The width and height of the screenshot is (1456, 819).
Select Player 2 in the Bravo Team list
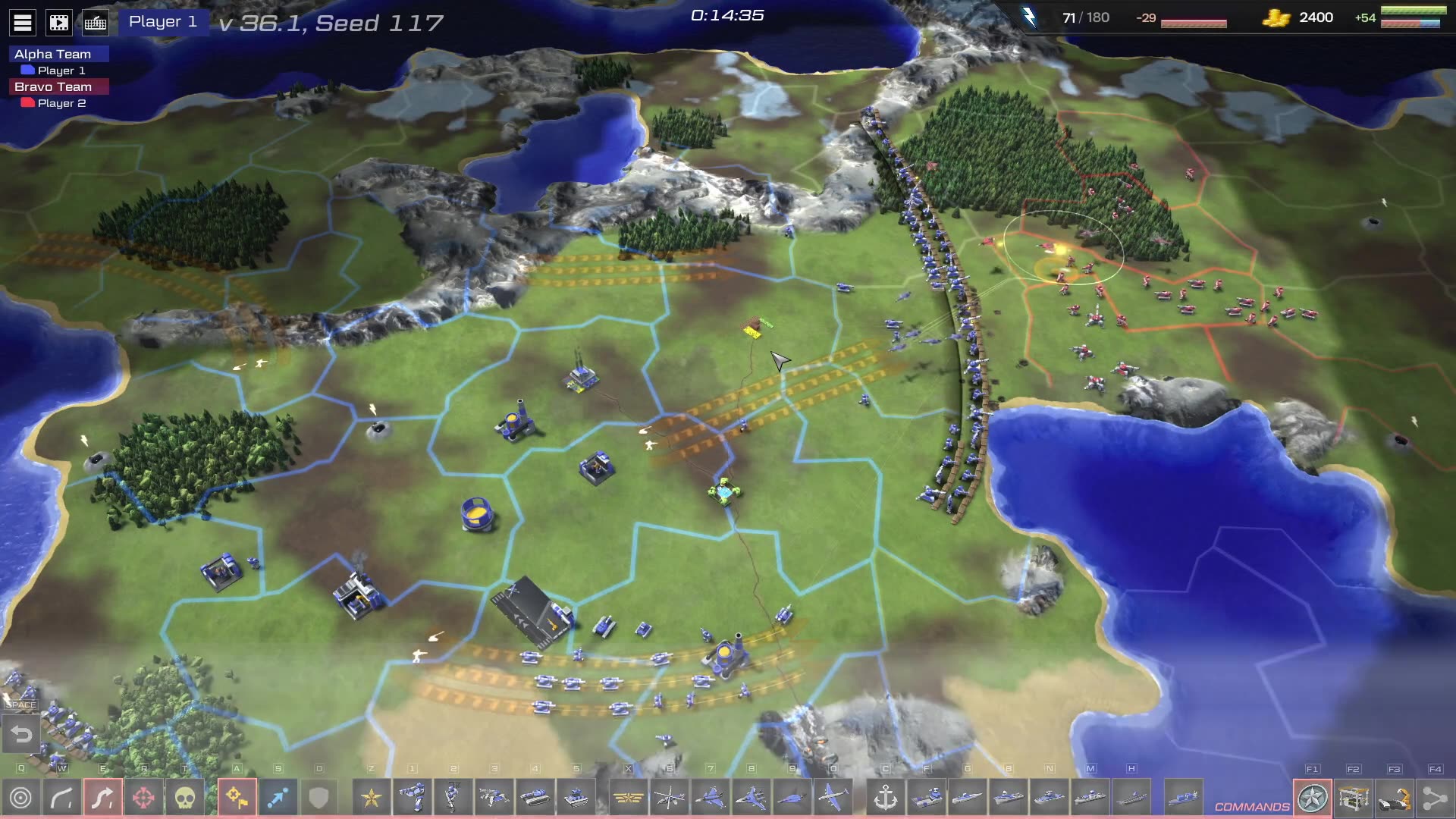point(61,103)
